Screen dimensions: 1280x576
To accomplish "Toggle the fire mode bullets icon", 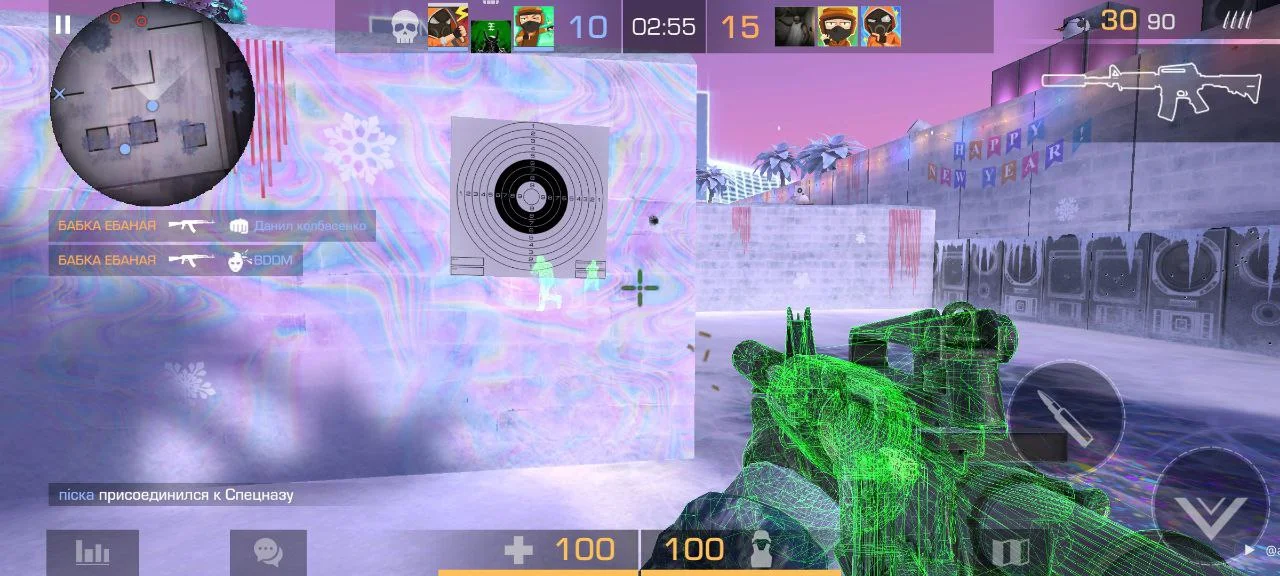I will tap(1236, 20).
